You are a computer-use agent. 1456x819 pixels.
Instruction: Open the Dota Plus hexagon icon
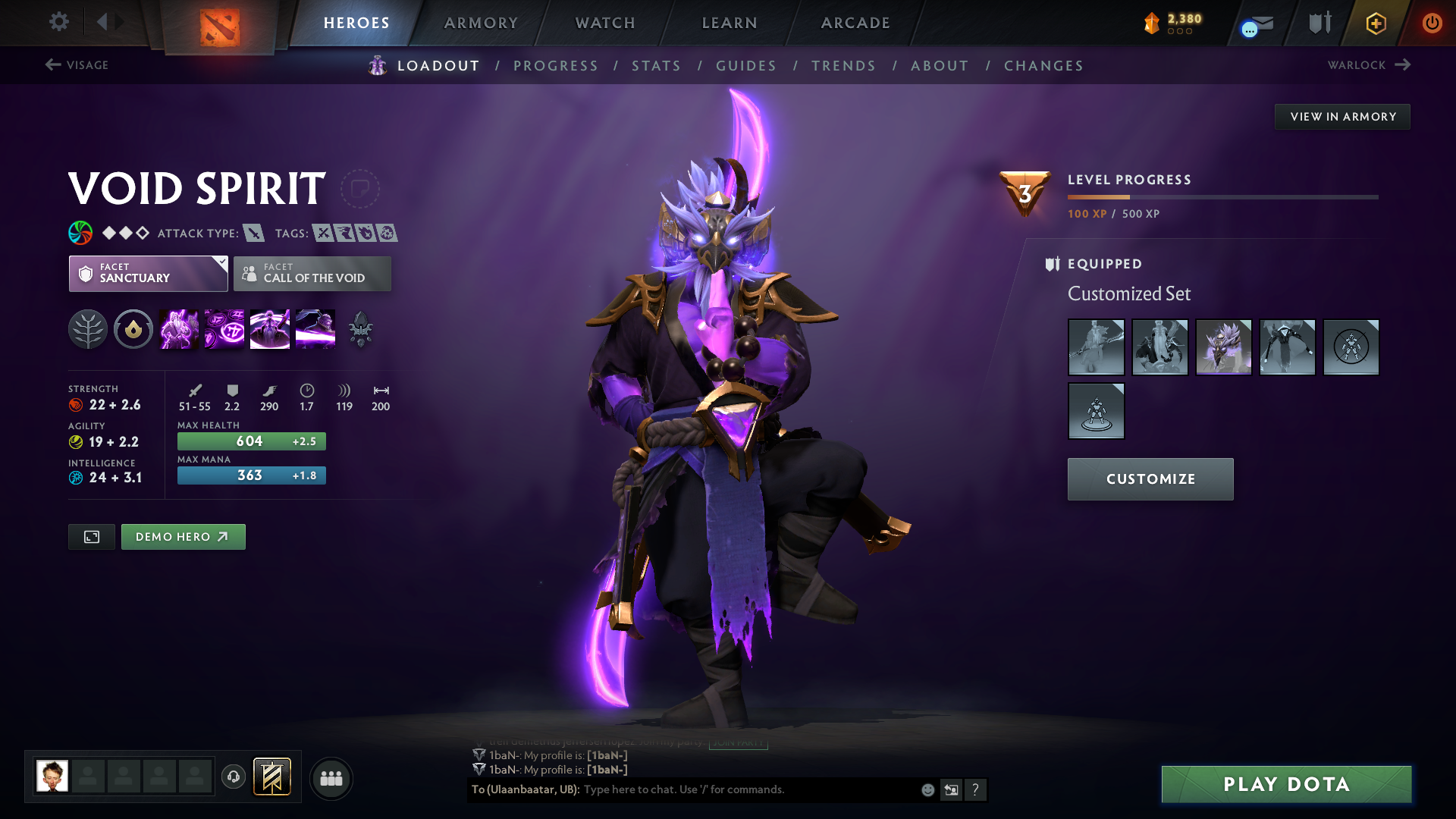[x=1375, y=23]
